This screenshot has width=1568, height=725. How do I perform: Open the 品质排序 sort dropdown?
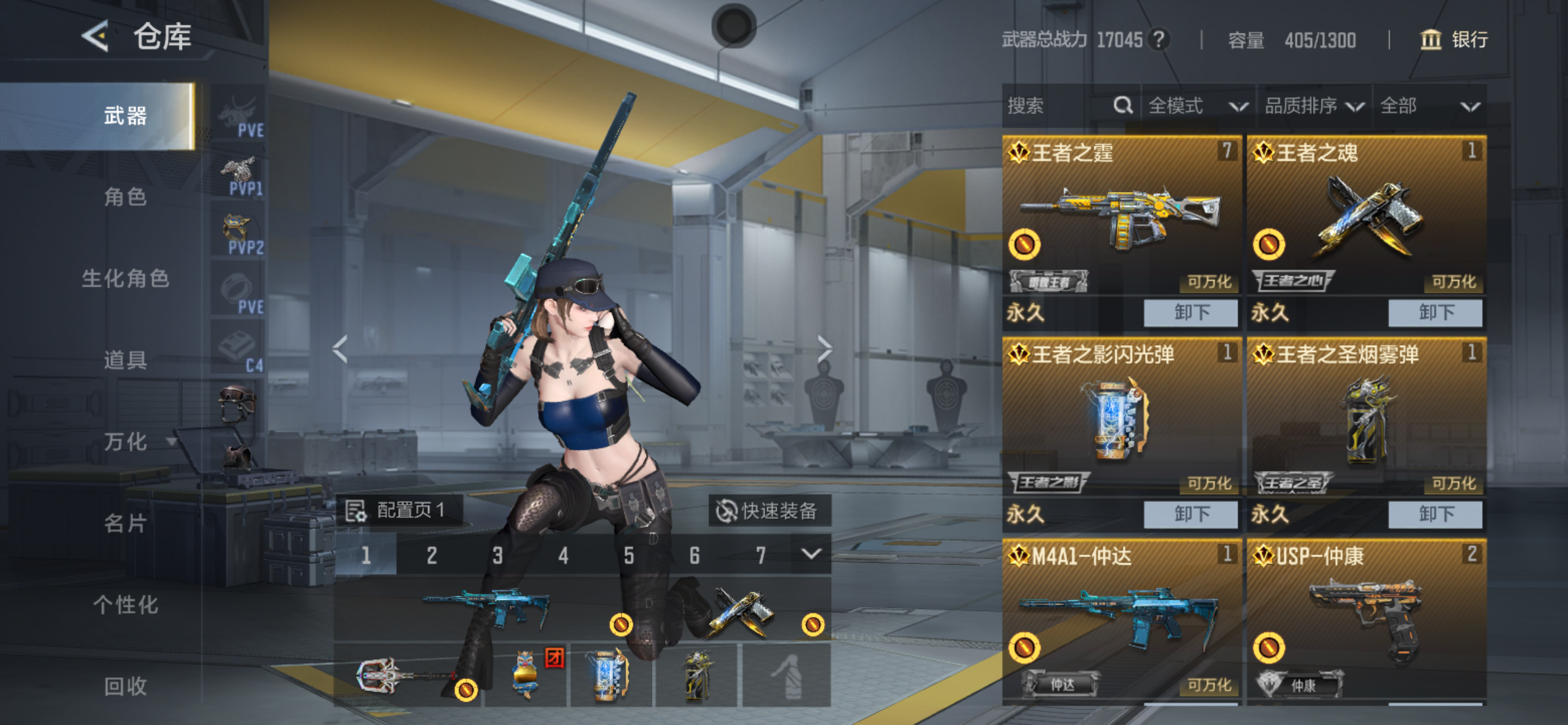pyautogui.click(x=1313, y=106)
